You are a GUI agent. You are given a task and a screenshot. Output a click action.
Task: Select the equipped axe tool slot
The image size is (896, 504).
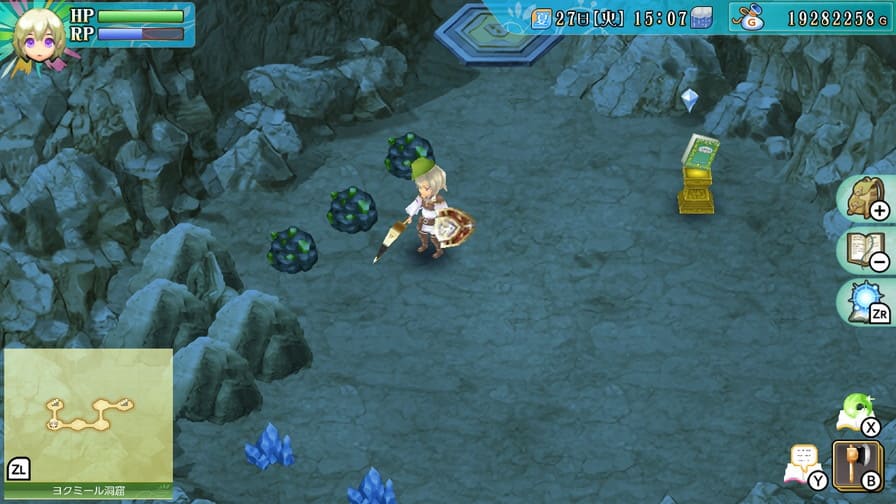(856, 463)
